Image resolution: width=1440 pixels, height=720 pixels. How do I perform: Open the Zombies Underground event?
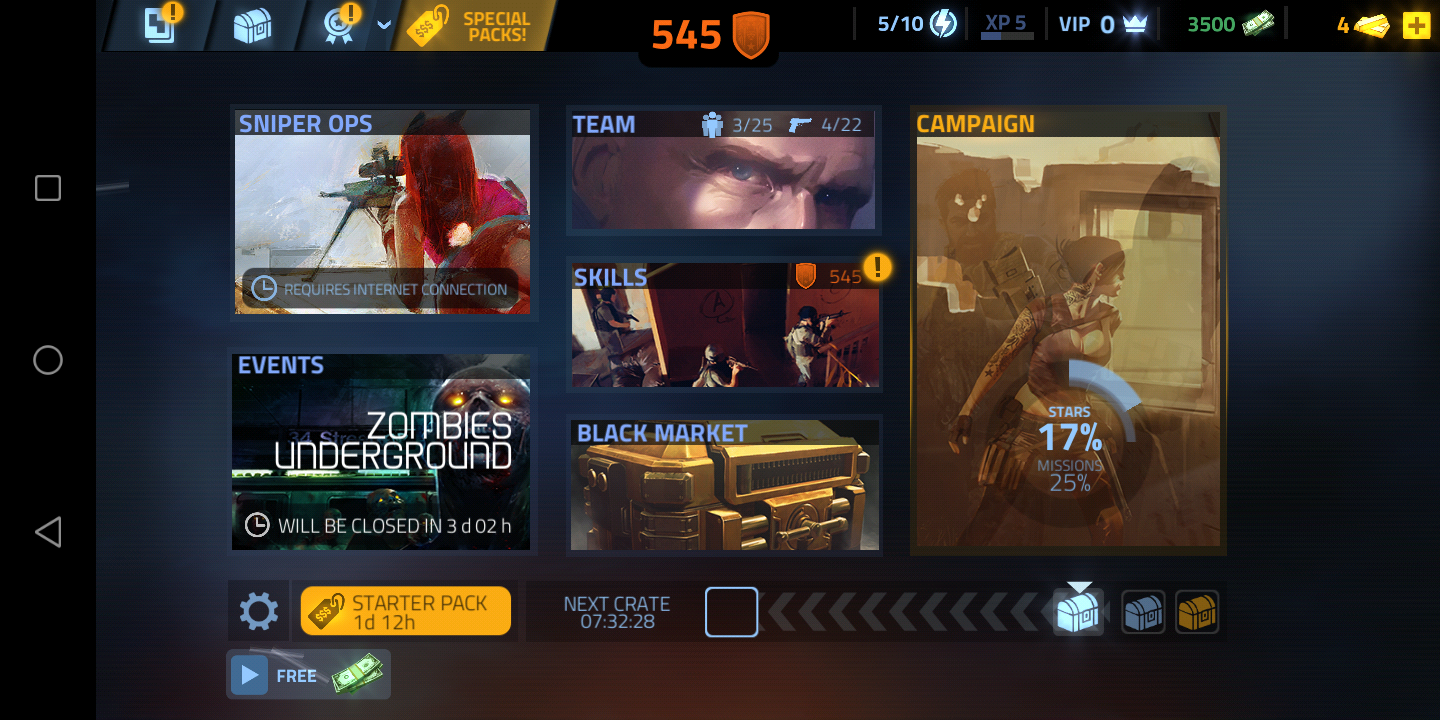coord(382,450)
